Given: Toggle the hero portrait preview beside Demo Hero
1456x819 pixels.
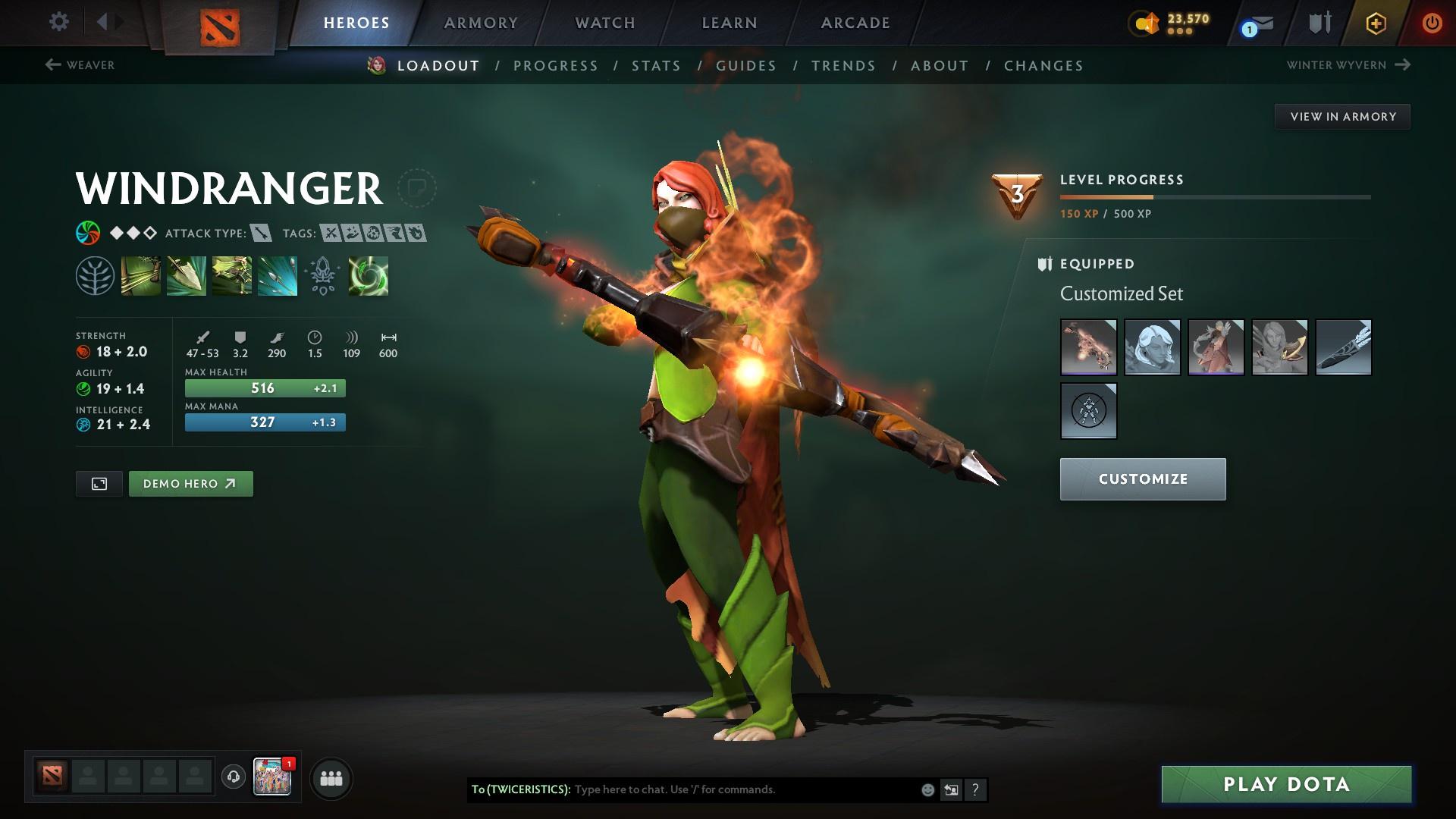Looking at the screenshot, I should point(99,483).
